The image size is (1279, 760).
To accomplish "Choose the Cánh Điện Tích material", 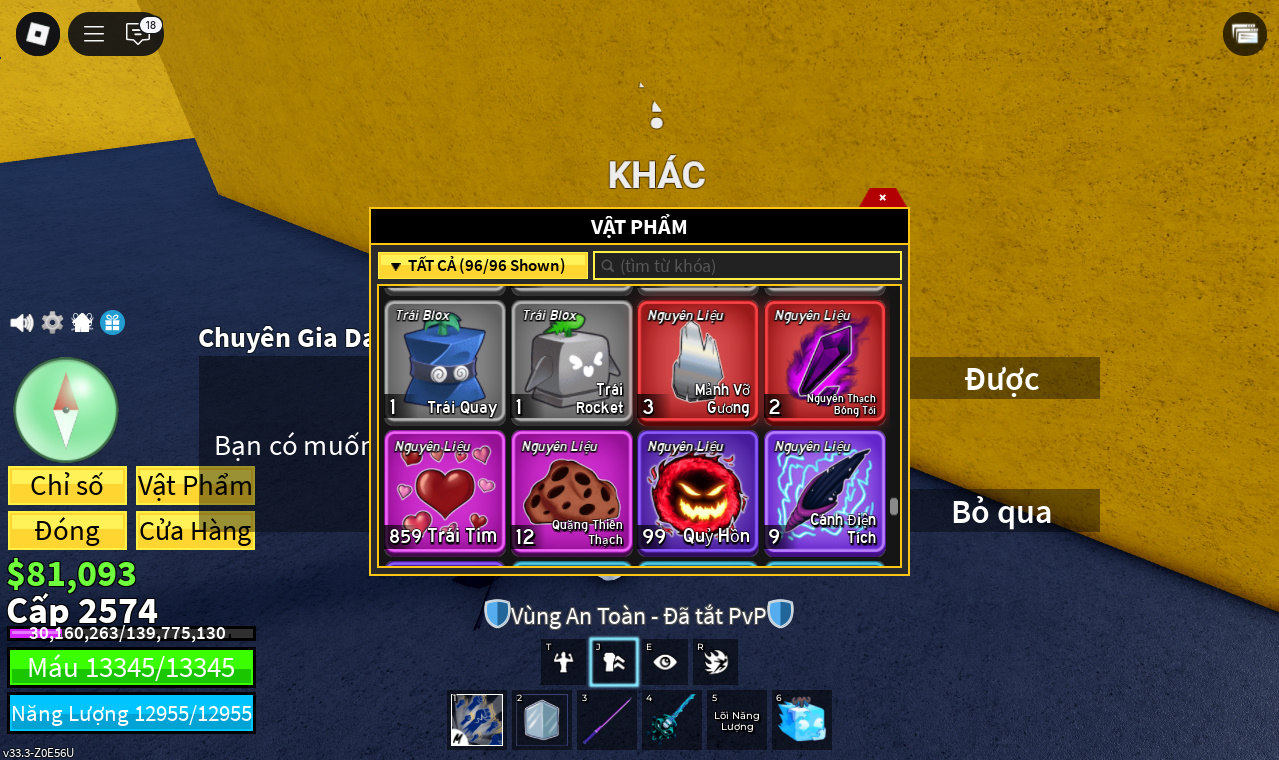I will pyautogui.click(x=825, y=492).
